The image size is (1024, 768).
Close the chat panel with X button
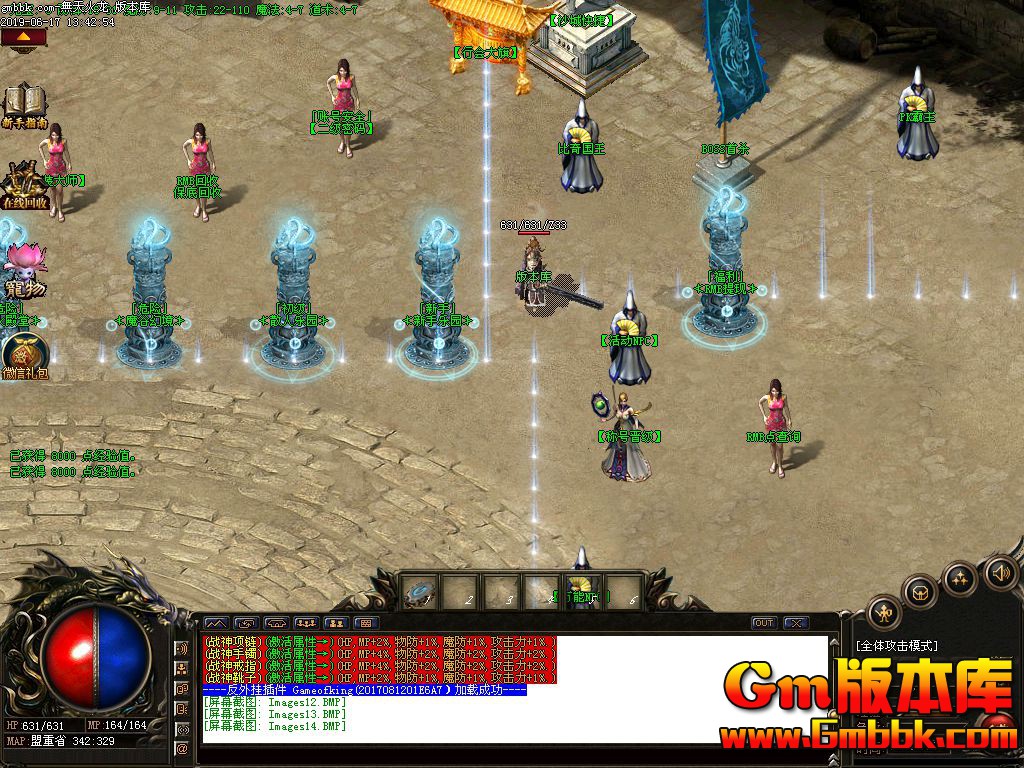pyautogui.click(x=795, y=623)
